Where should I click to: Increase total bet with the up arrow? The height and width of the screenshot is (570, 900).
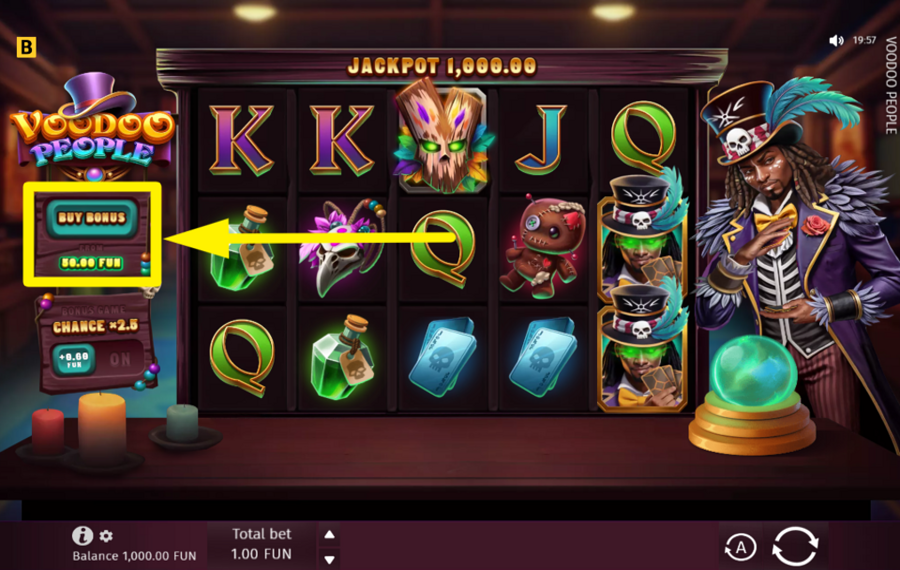coord(330,533)
